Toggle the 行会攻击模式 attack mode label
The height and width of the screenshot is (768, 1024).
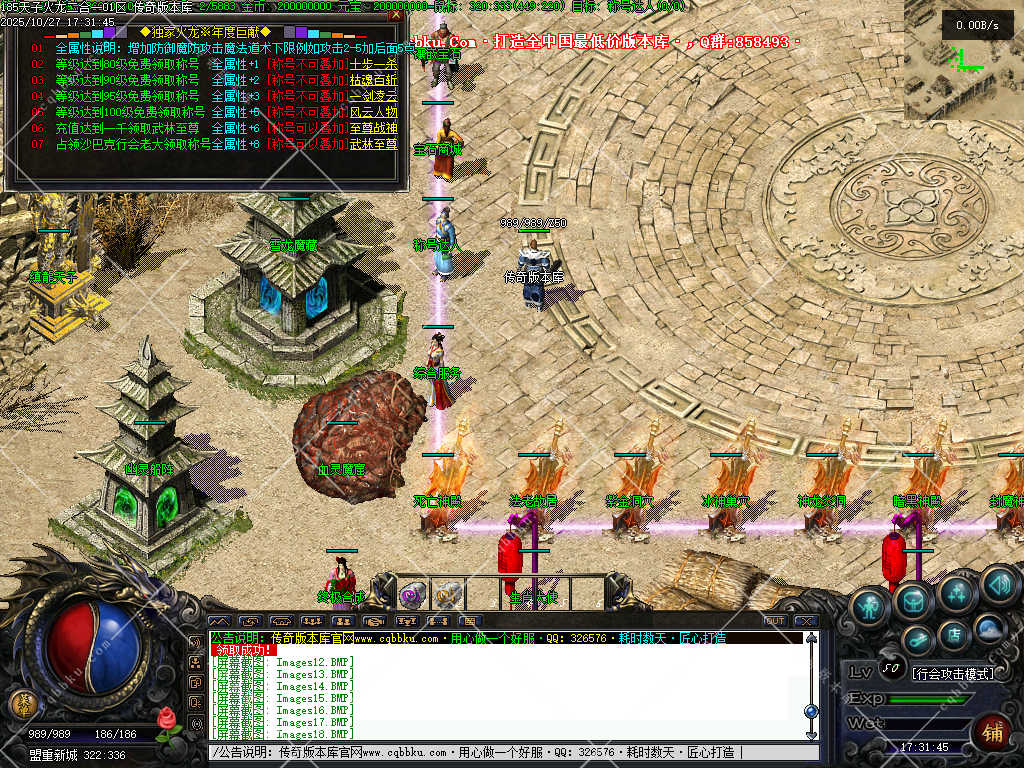point(954,674)
